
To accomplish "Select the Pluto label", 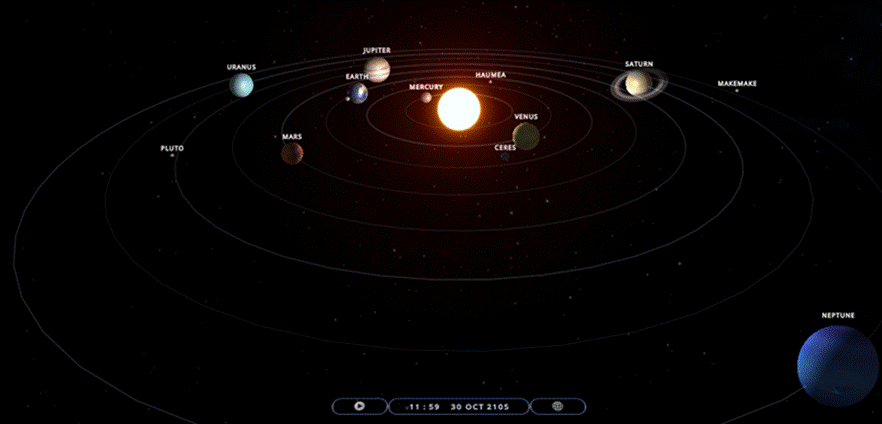I will pos(172,148).
